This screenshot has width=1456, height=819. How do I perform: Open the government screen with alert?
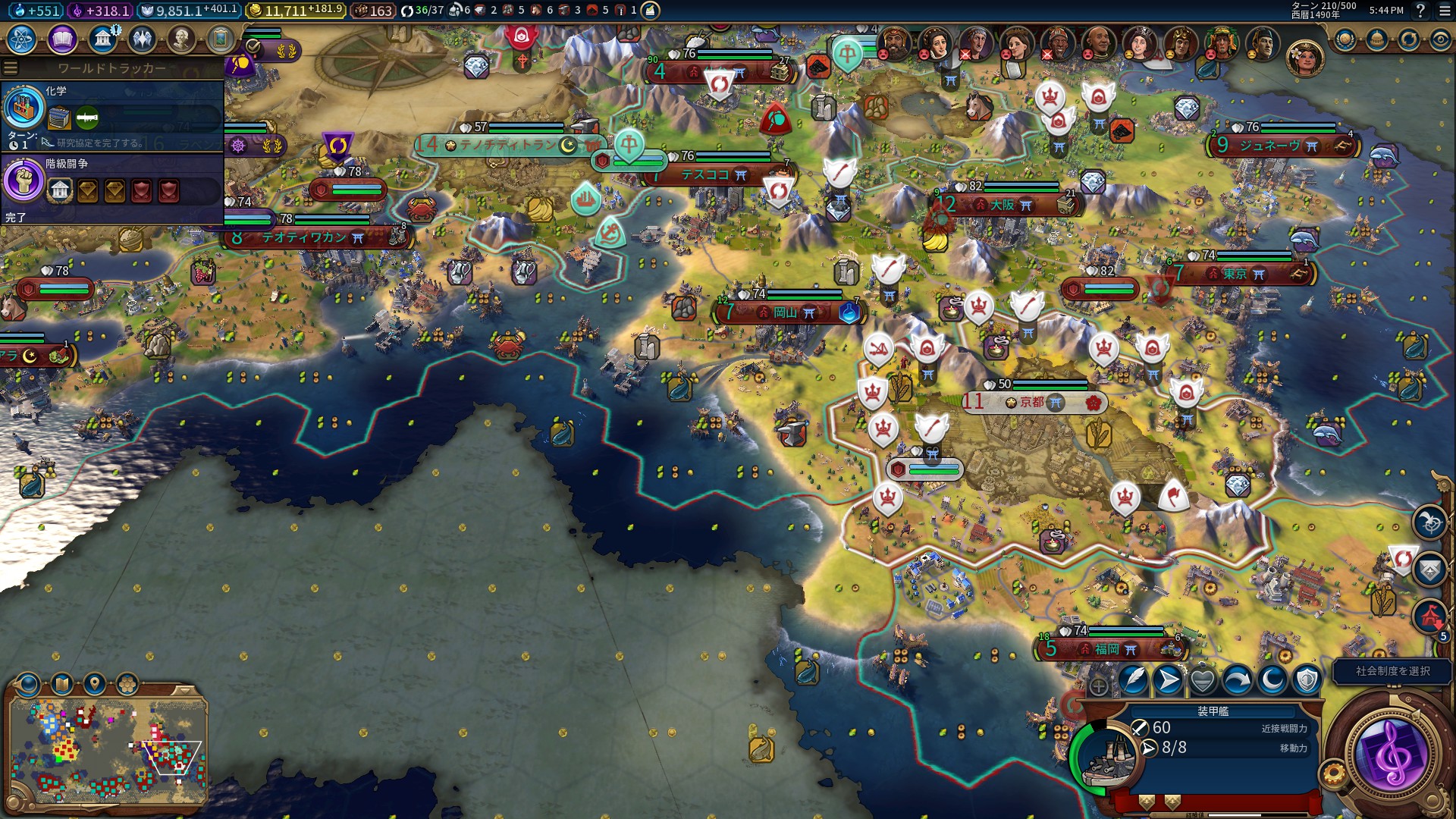(x=102, y=39)
